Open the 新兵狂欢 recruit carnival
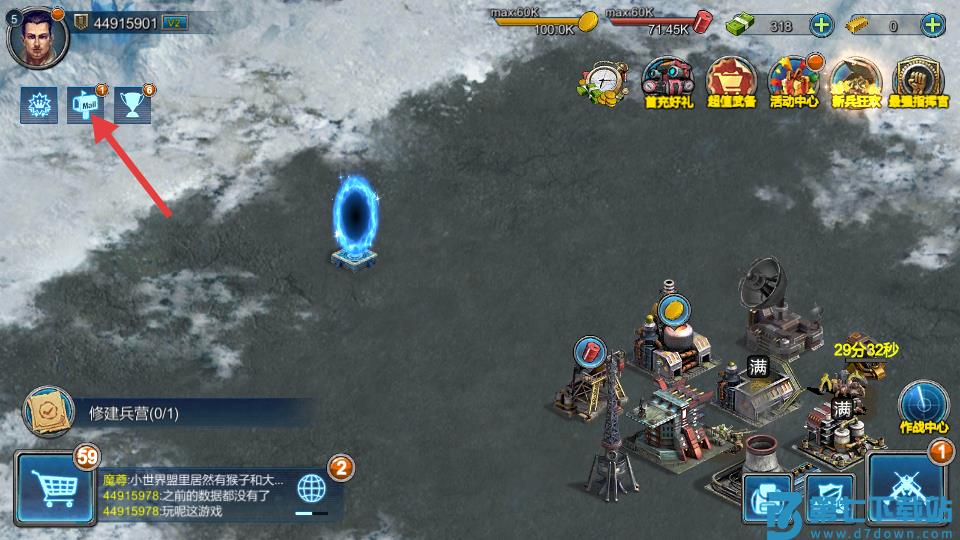Screen dimensions: 960x540 [x=857, y=82]
